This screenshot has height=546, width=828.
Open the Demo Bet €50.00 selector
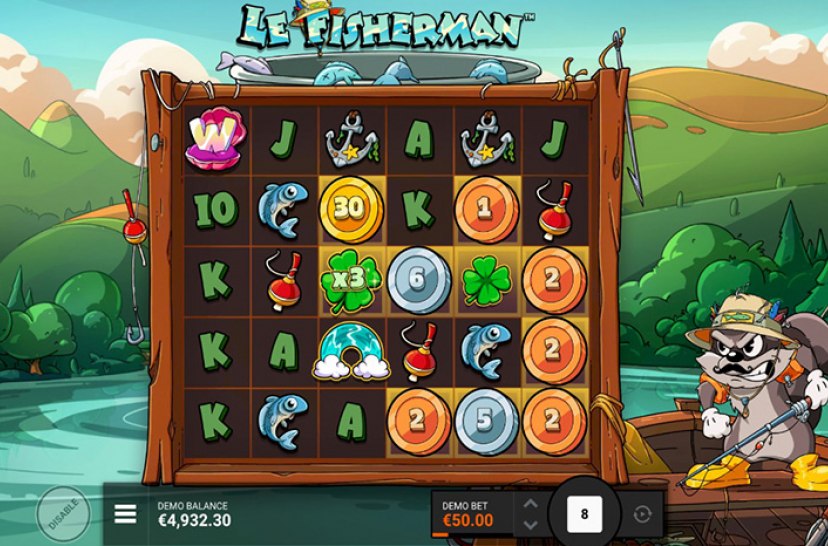470,515
